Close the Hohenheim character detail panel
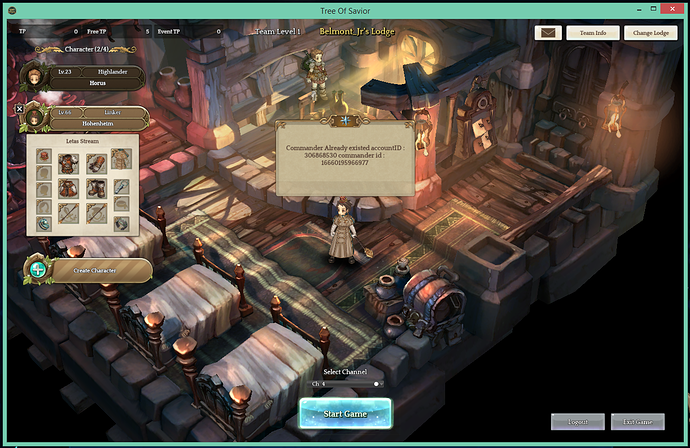This screenshot has width=690, height=448. pyautogui.click(x=19, y=108)
